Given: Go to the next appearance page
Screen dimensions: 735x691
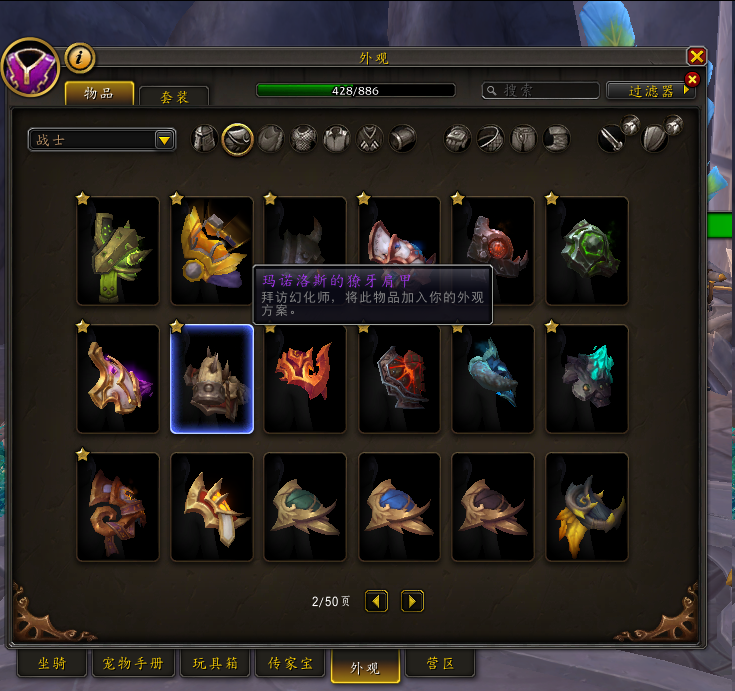Looking at the screenshot, I should [412, 601].
